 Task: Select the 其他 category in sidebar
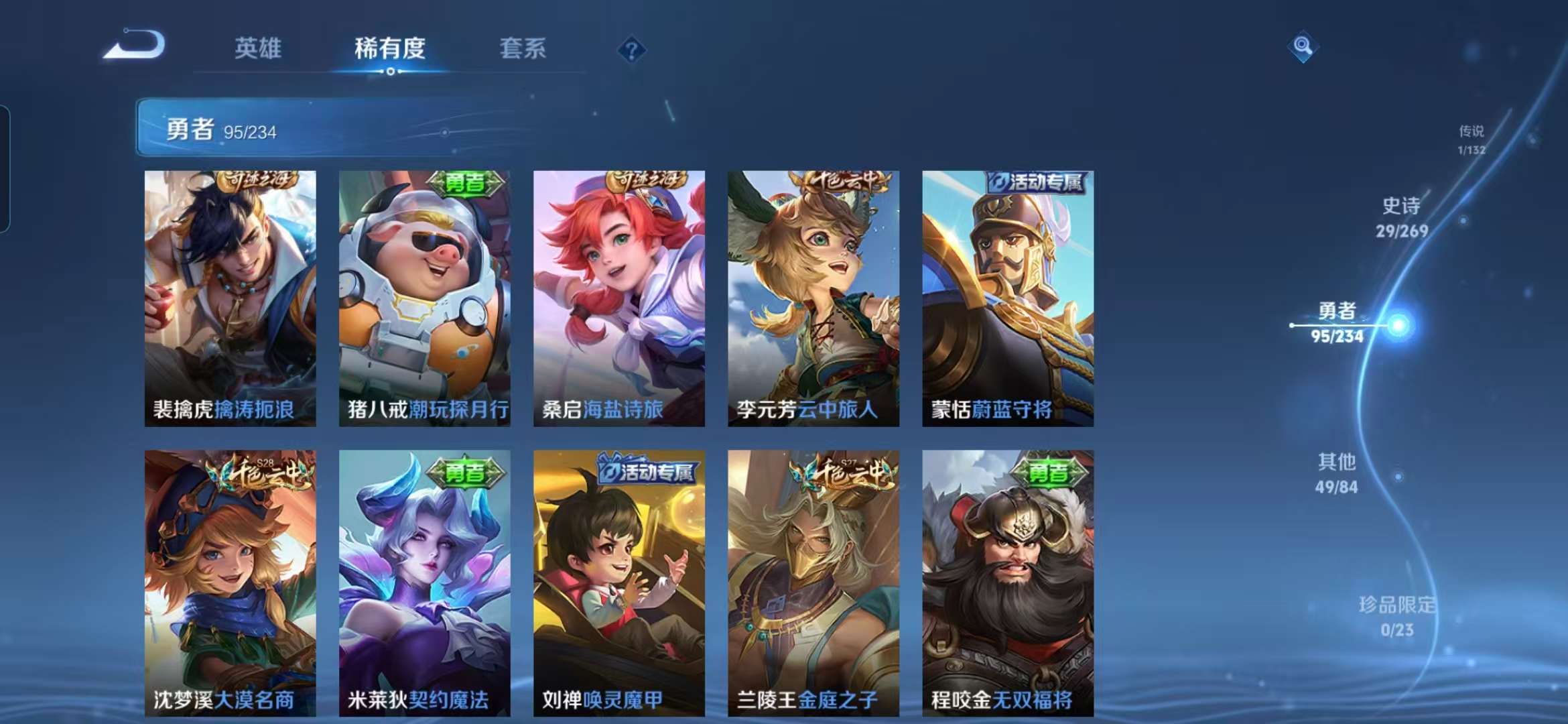pyautogui.click(x=1337, y=473)
